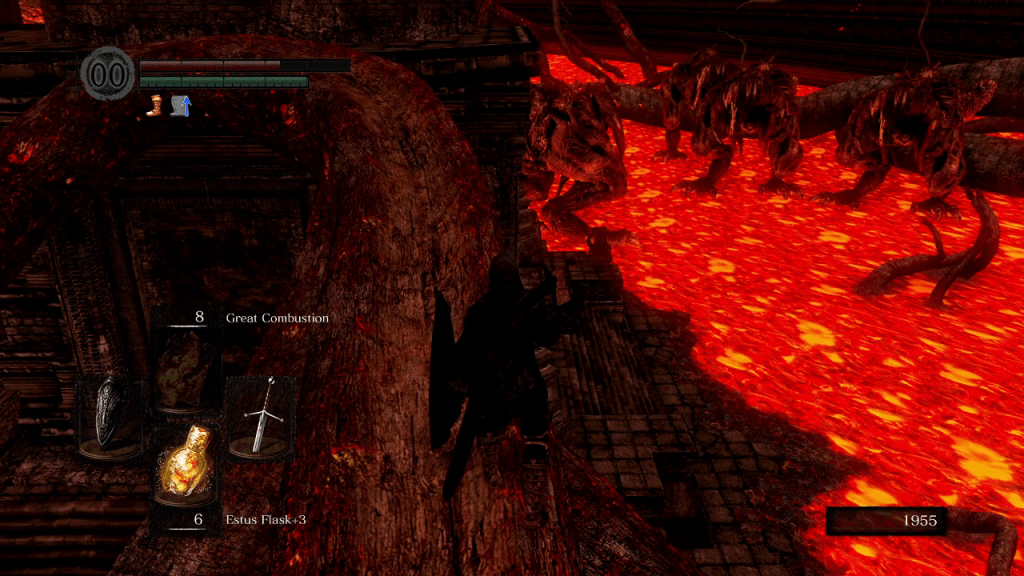This screenshot has width=1024, height=576.
Task: Click the boot status effect icon
Action: pos(155,104)
